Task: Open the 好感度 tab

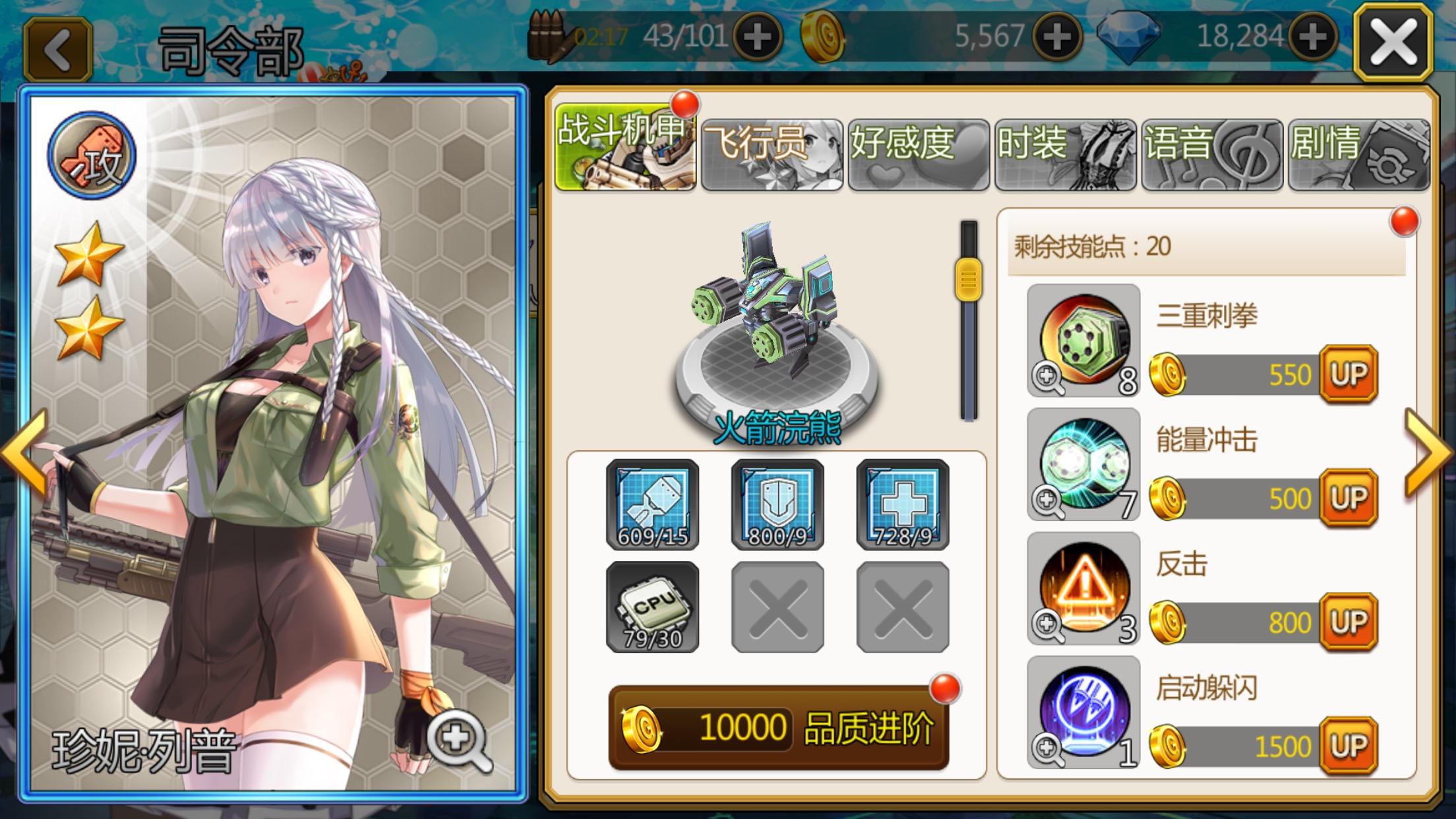Action: click(919, 154)
